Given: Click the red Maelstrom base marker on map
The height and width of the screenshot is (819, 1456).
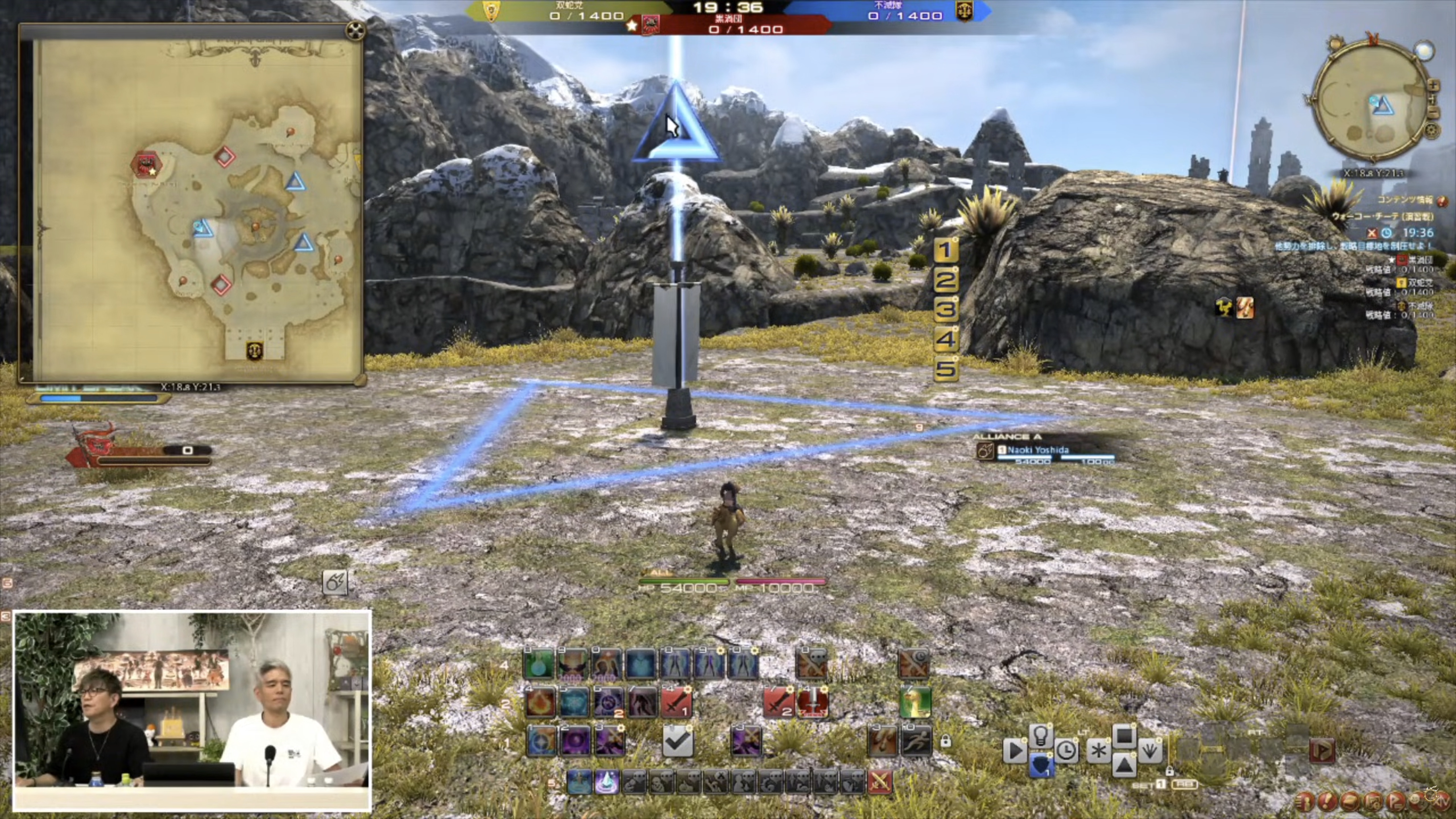Looking at the screenshot, I should click(146, 164).
